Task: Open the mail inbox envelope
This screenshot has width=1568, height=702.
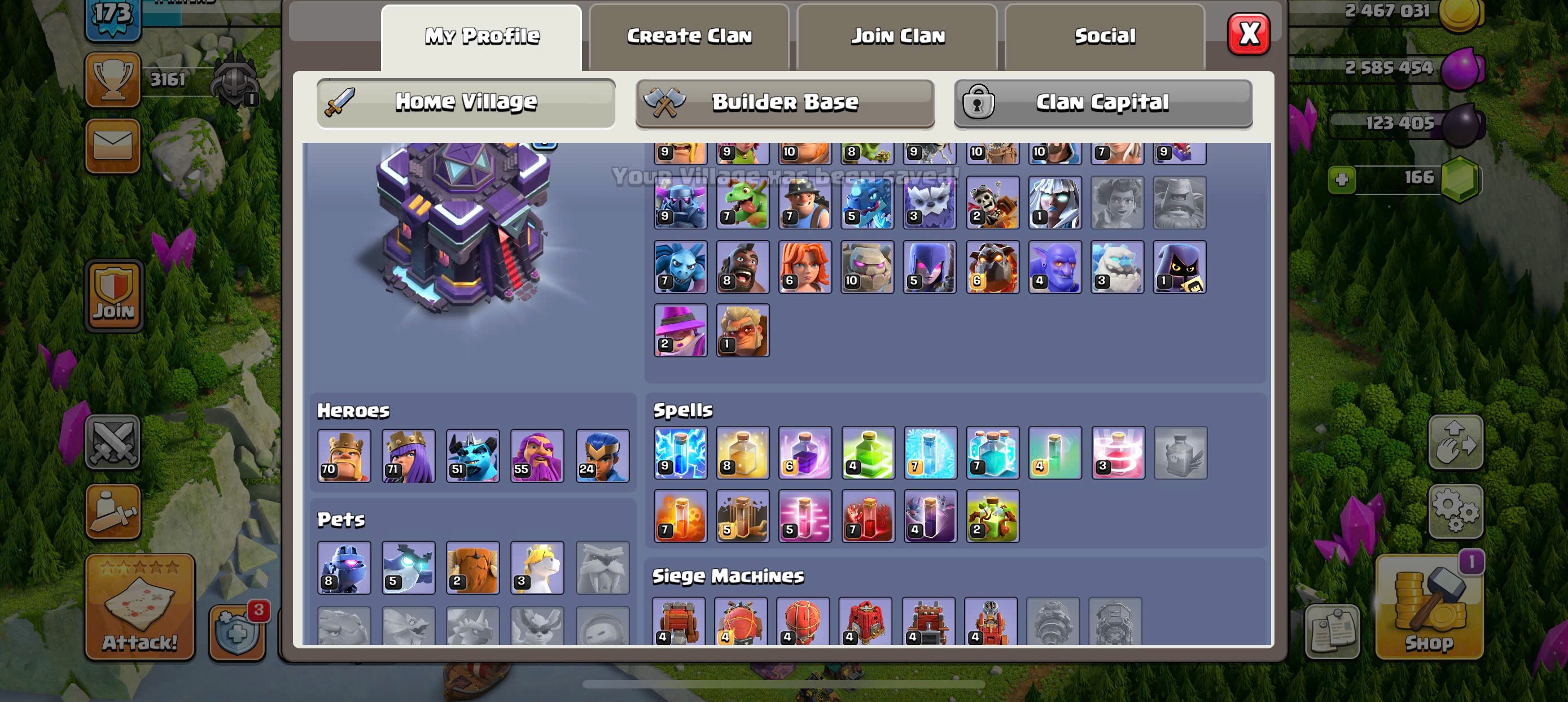Action: (x=113, y=146)
